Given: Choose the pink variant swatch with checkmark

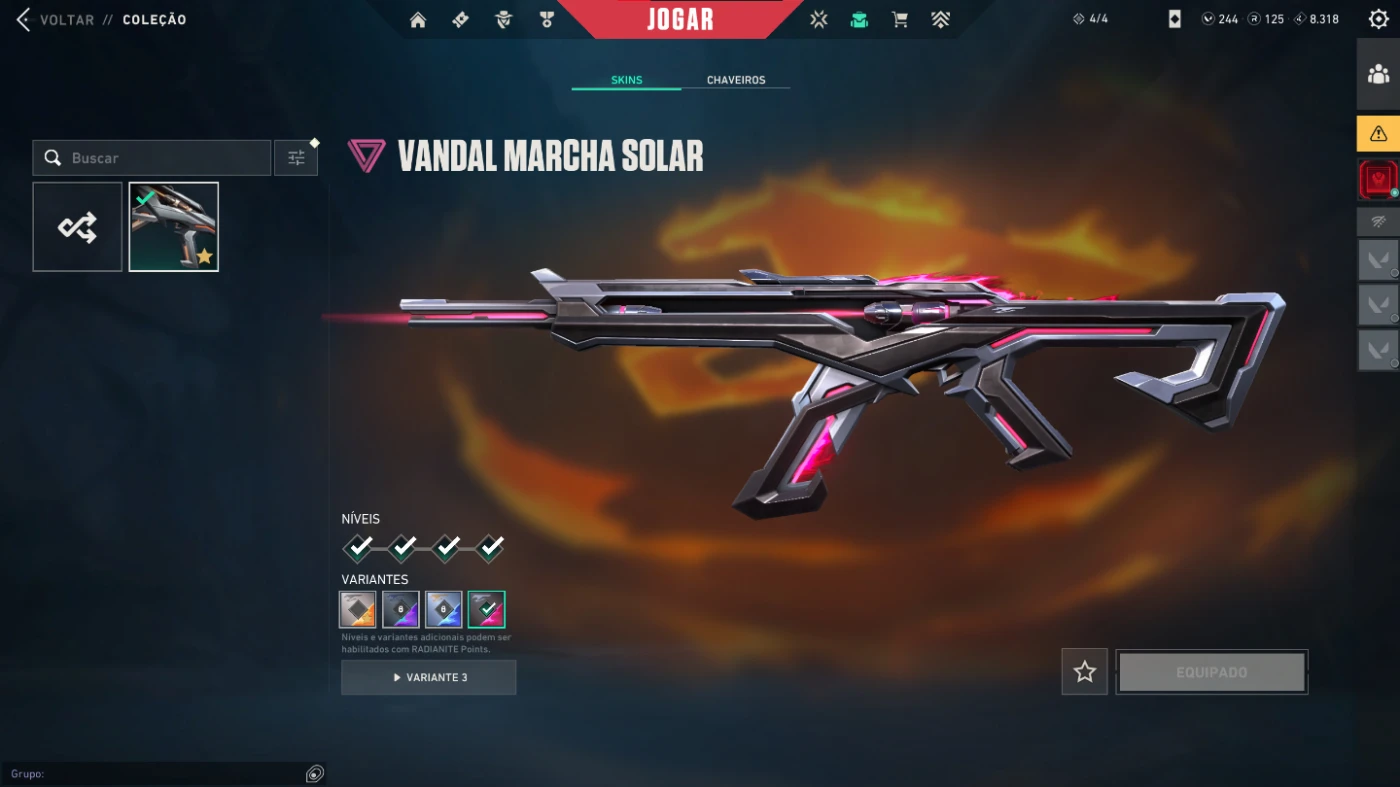Looking at the screenshot, I should coord(487,609).
